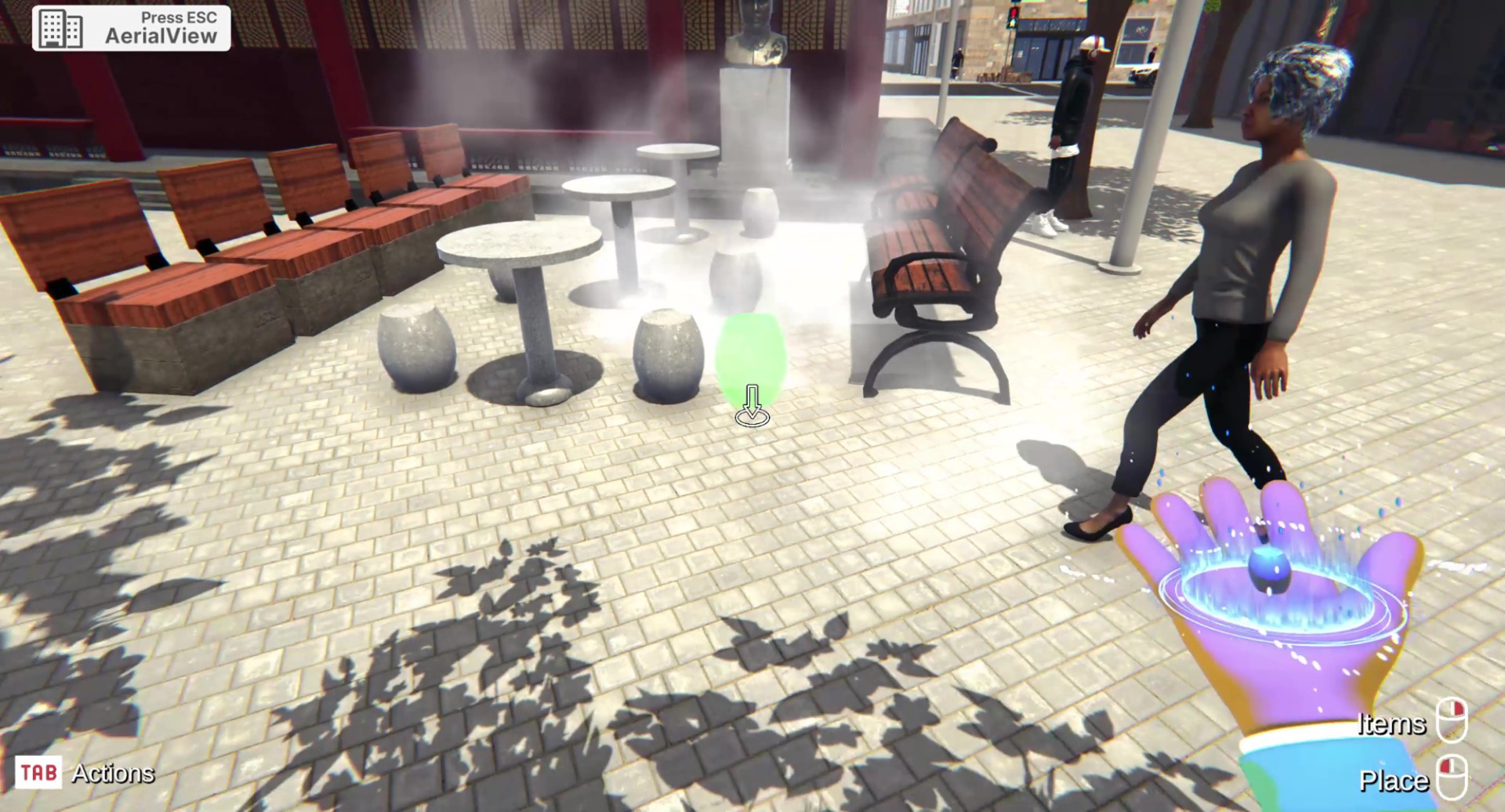Open the Actions menu label
This screenshot has height=812, width=1505.
[112, 774]
